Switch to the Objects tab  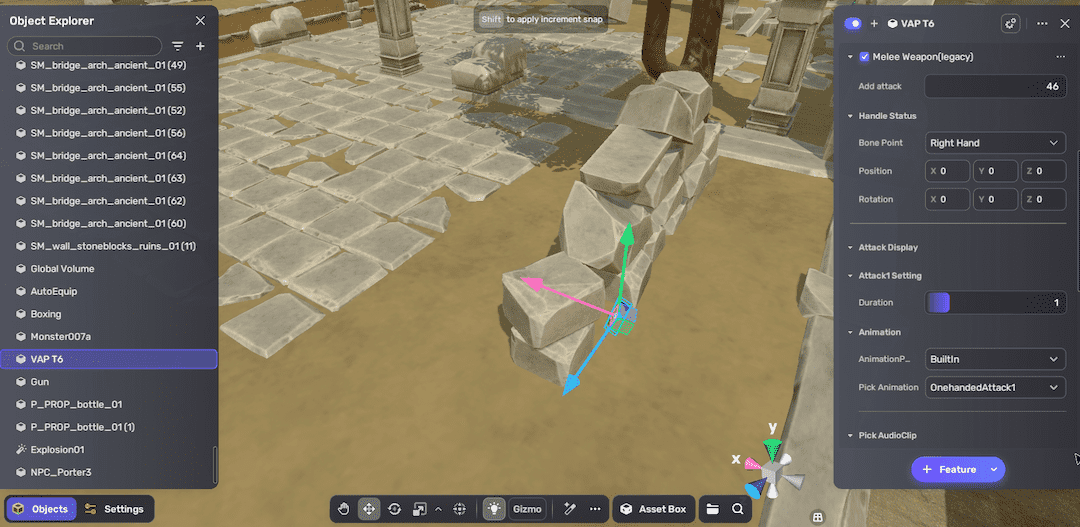point(41,509)
